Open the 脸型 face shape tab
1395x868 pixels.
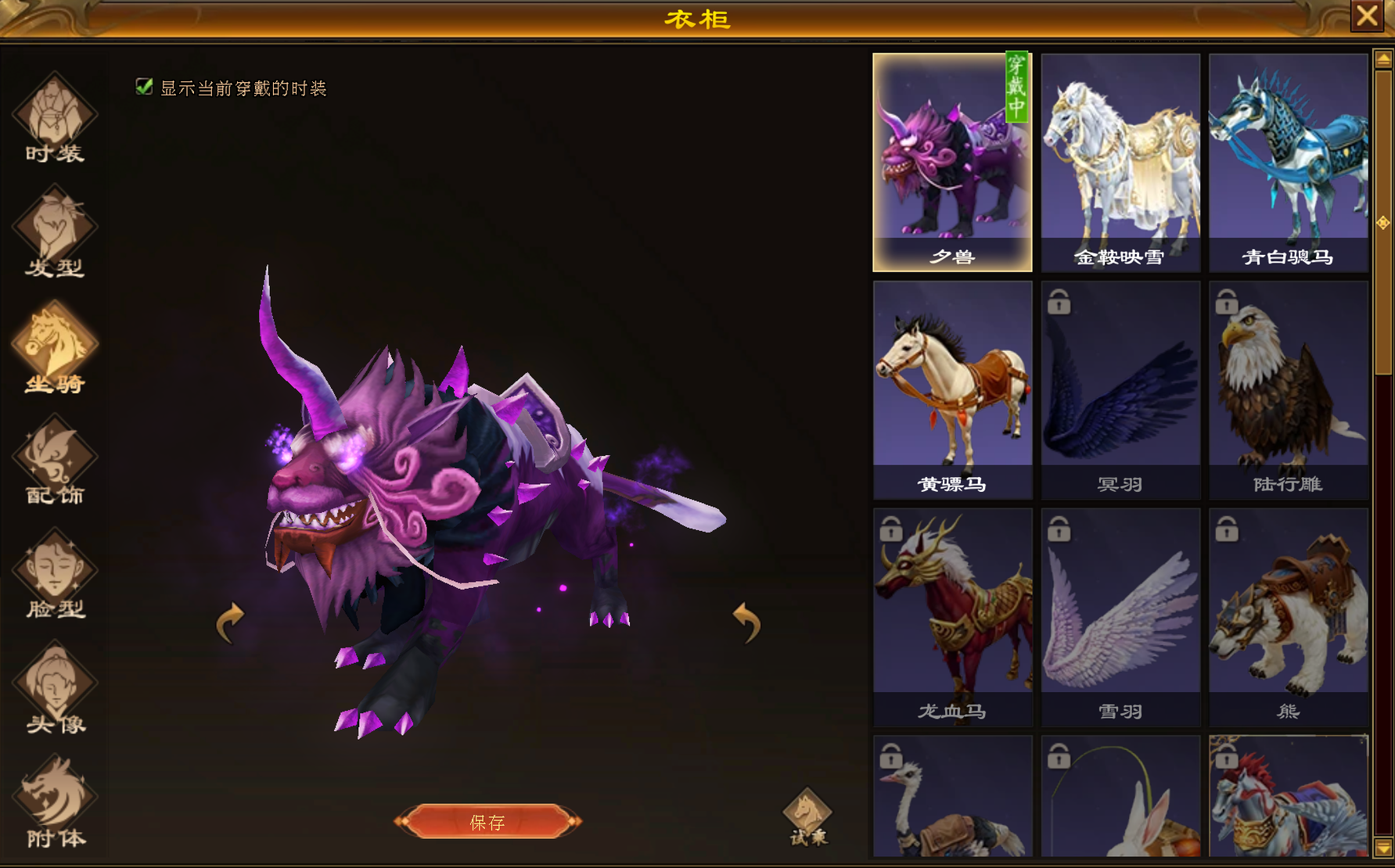(54, 575)
